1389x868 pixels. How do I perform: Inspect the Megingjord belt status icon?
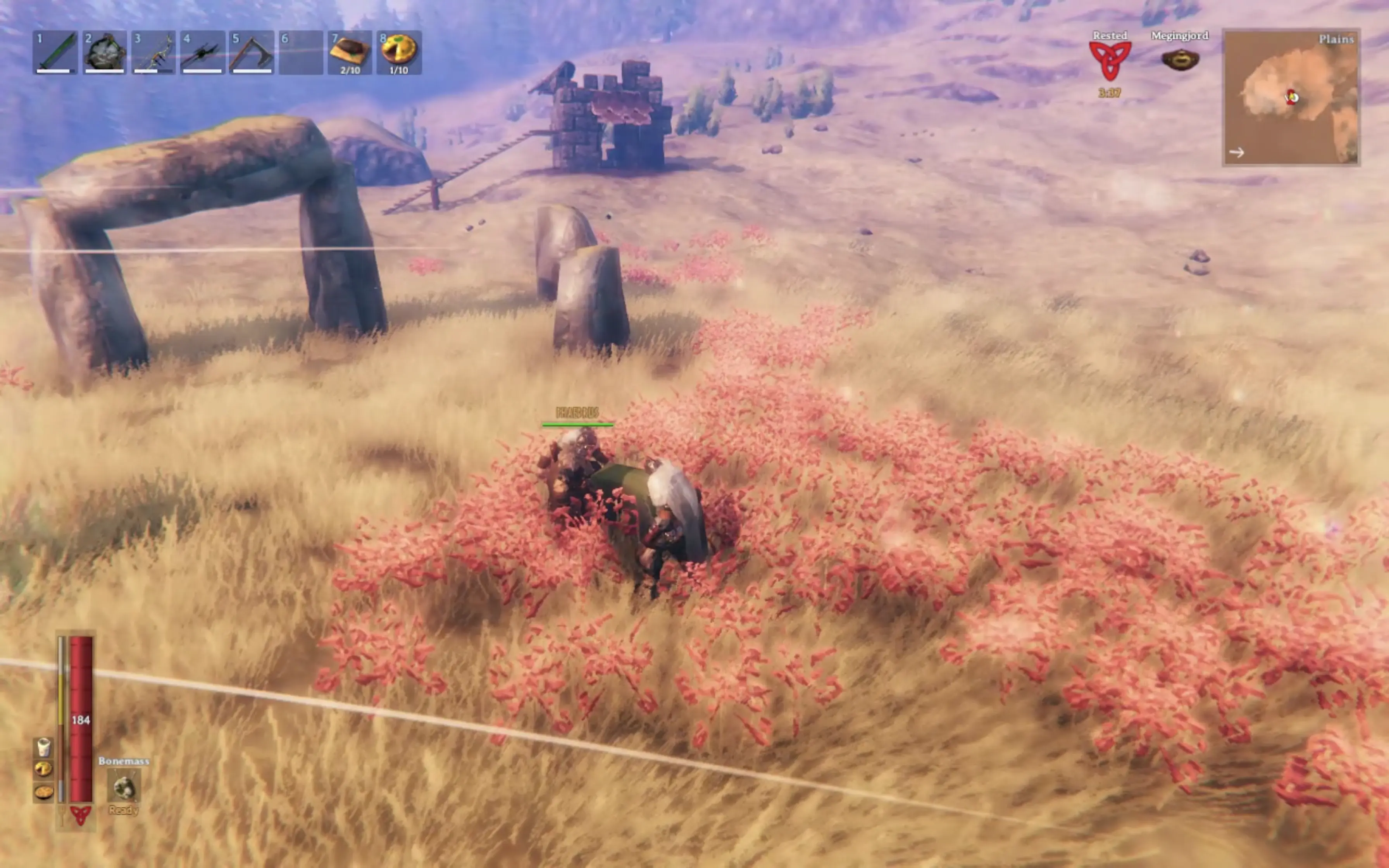tap(1179, 60)
